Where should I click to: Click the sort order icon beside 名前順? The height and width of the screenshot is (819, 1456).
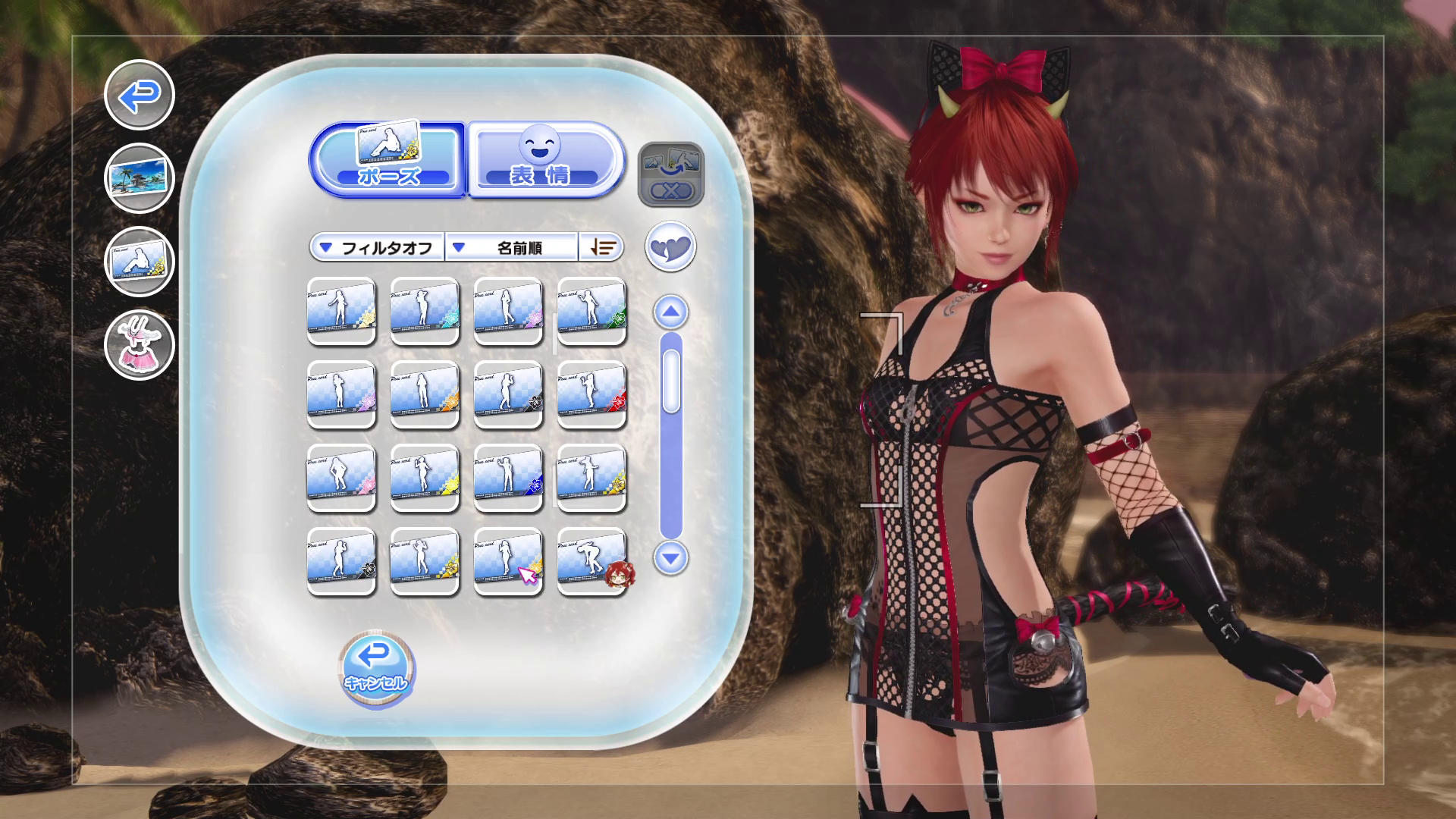601,248
